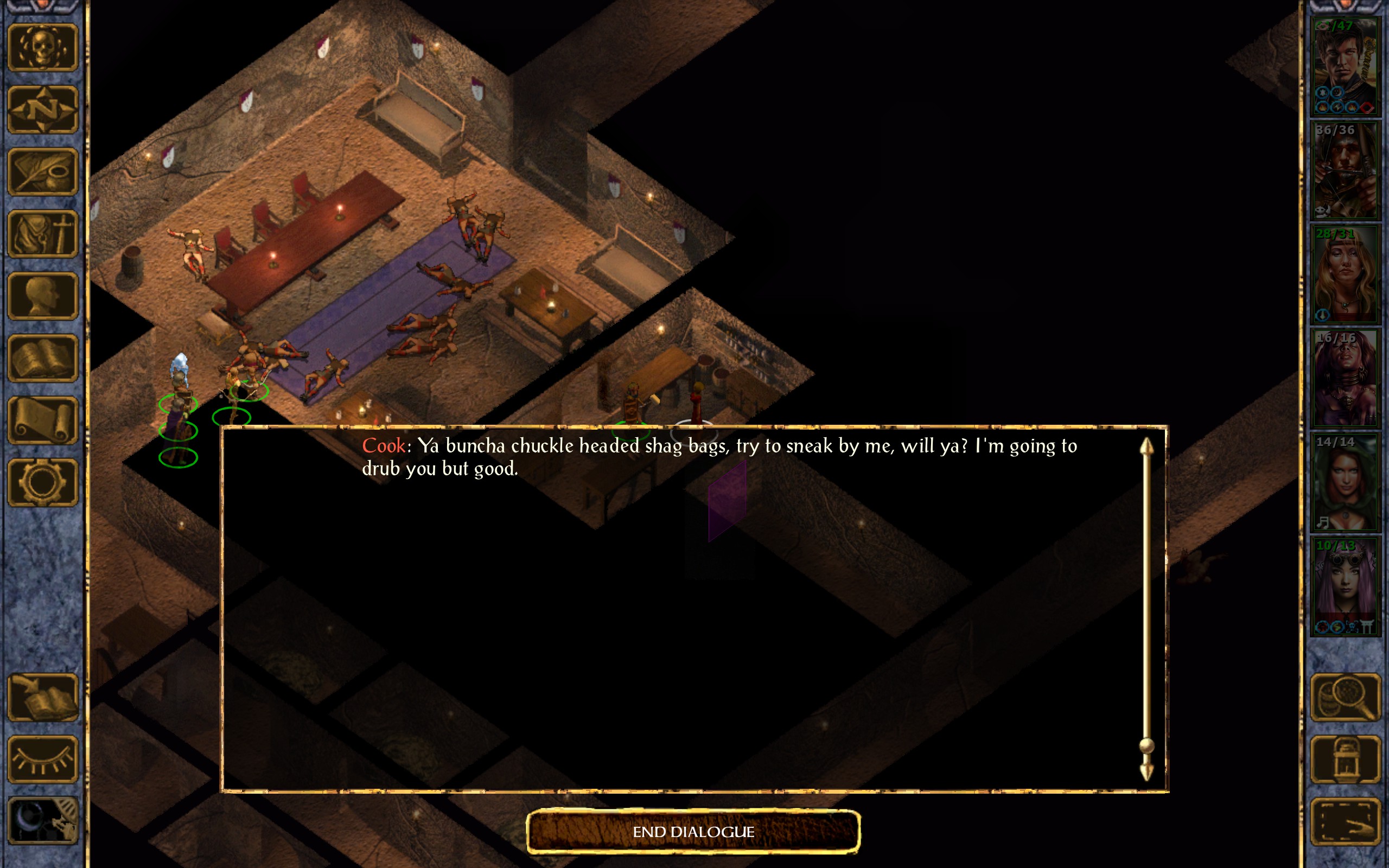Image resolution: width=1389 pixels, height=868 pixels.
Task: Open the mage spellbook icon
Action: [x=43, y=358]
